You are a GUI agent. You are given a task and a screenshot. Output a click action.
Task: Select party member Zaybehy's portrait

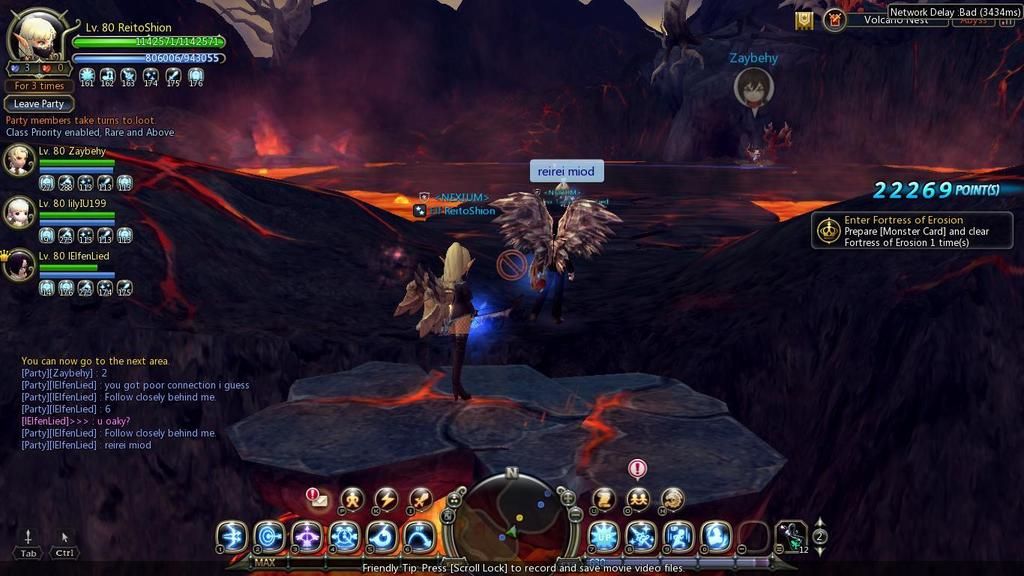click(19, 160)
